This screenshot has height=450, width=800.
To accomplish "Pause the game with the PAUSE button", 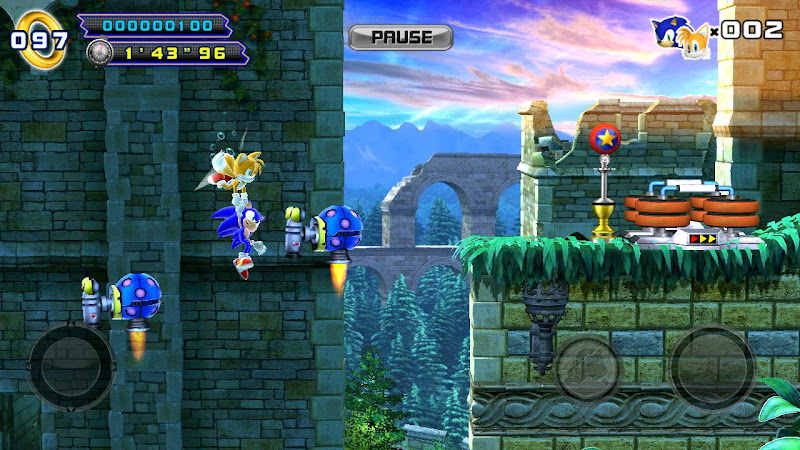I will pyautogui.click(x=400, y=37).
